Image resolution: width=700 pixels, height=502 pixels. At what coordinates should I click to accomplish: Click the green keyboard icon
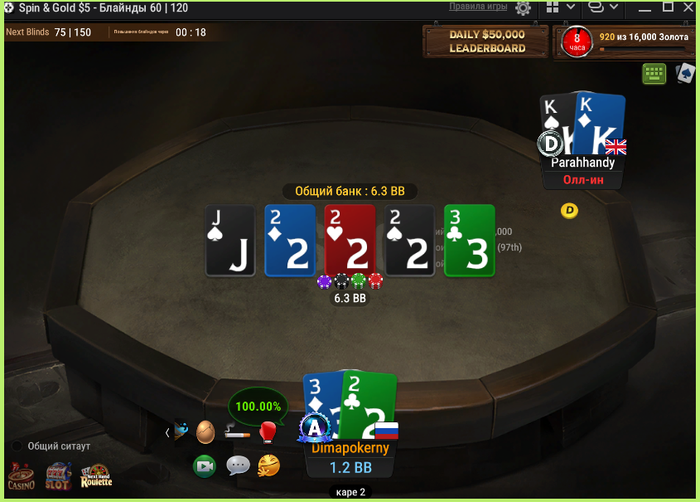pyautogui.click(x=655, y=74)
